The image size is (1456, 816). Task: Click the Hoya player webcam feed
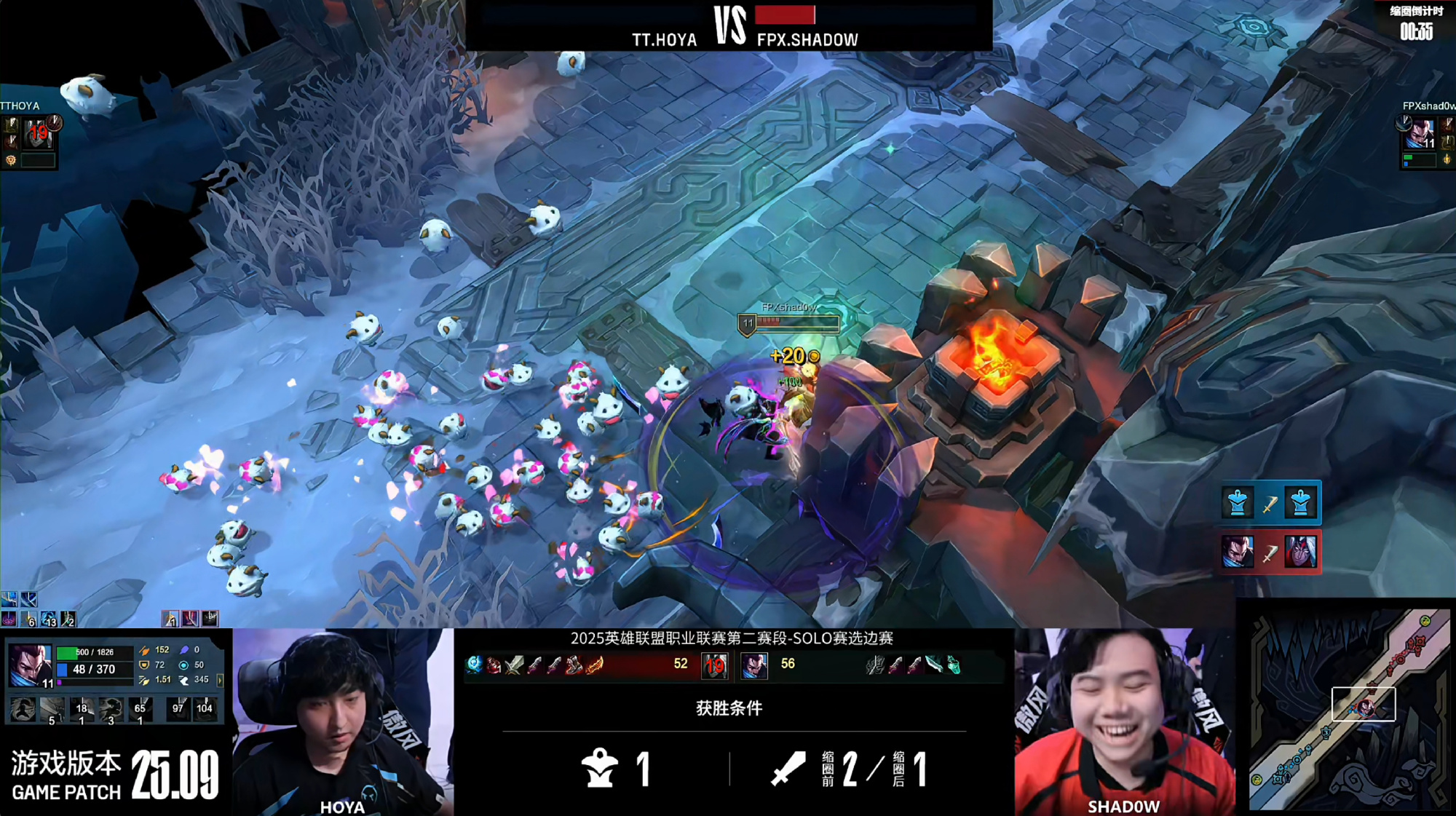click(343, 722)
